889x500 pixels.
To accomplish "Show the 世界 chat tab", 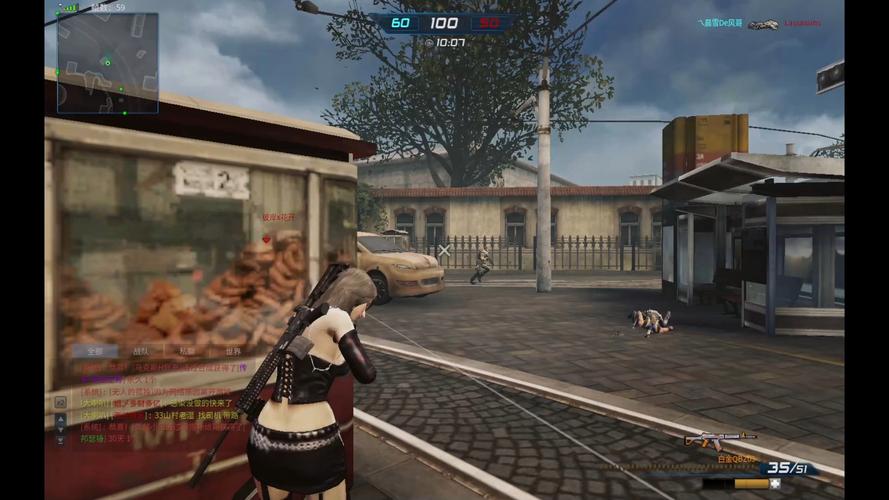I will [233, 352].
